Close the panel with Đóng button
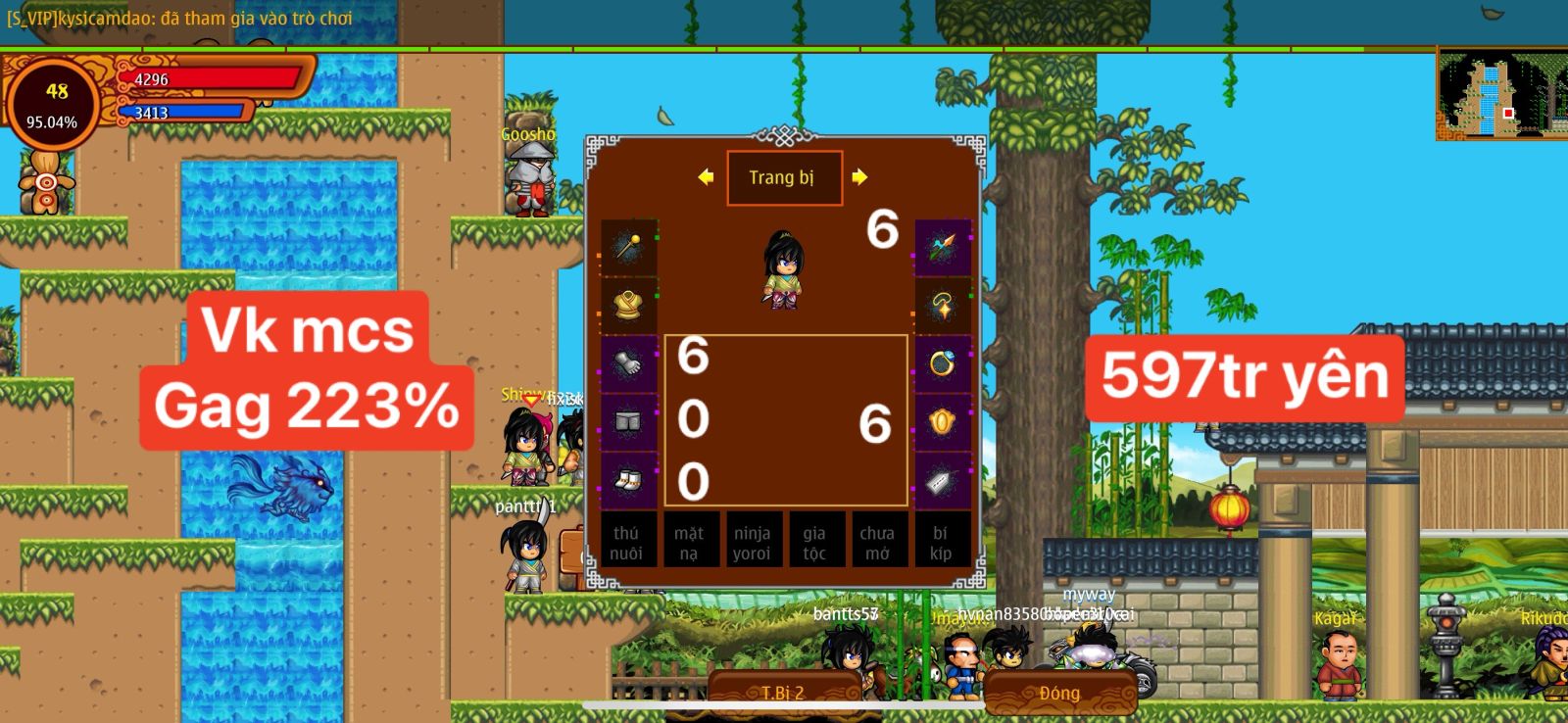 pos(1059,693)
